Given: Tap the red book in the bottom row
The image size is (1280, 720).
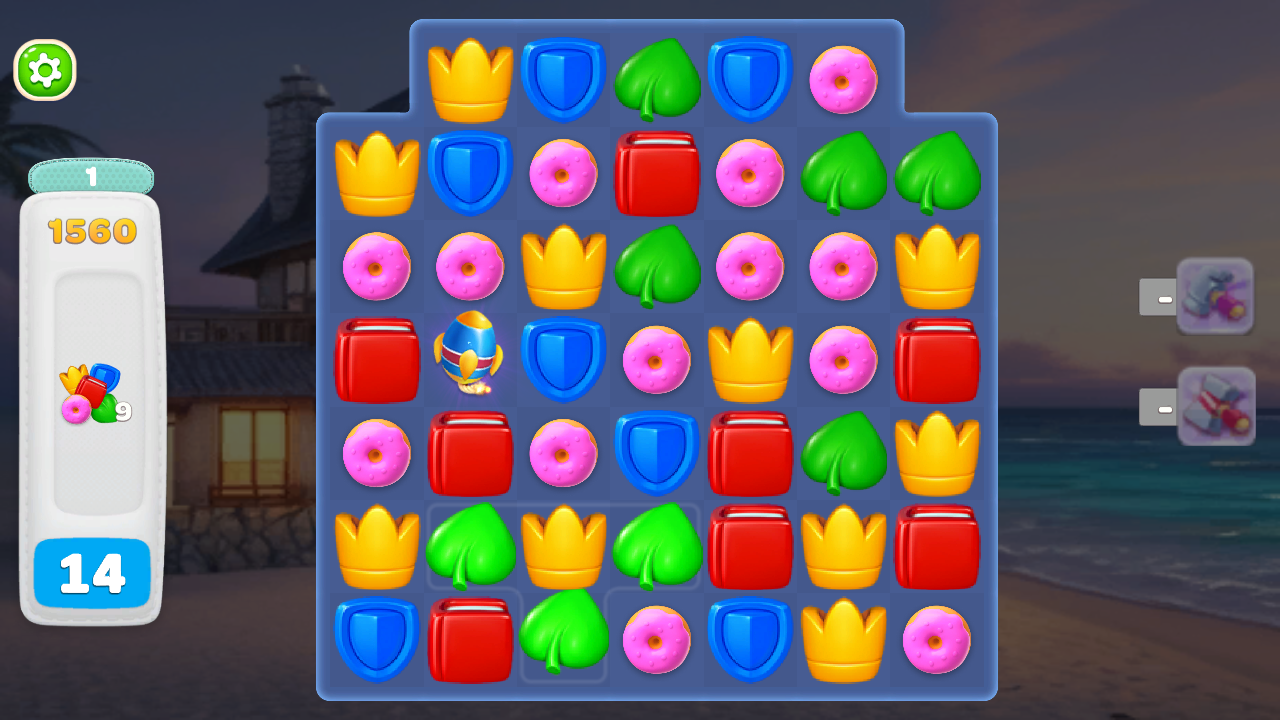Looking at the screenshot, I should 470,640.
